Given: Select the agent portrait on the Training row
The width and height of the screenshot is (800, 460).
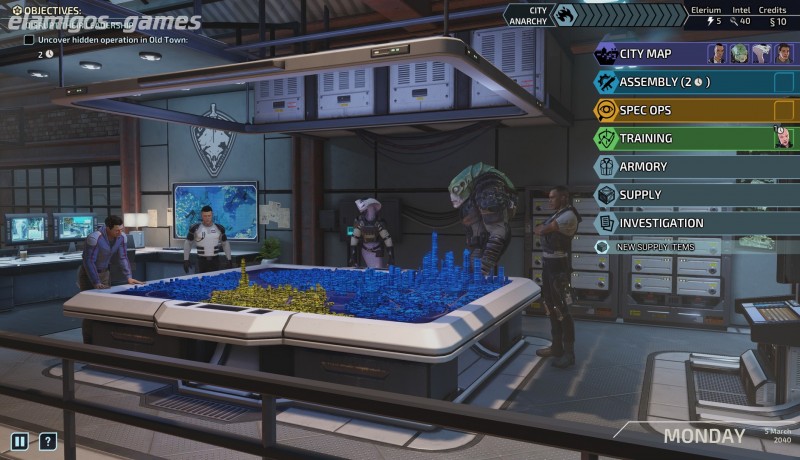Looking at the screenshot, I should coord(783,138).
